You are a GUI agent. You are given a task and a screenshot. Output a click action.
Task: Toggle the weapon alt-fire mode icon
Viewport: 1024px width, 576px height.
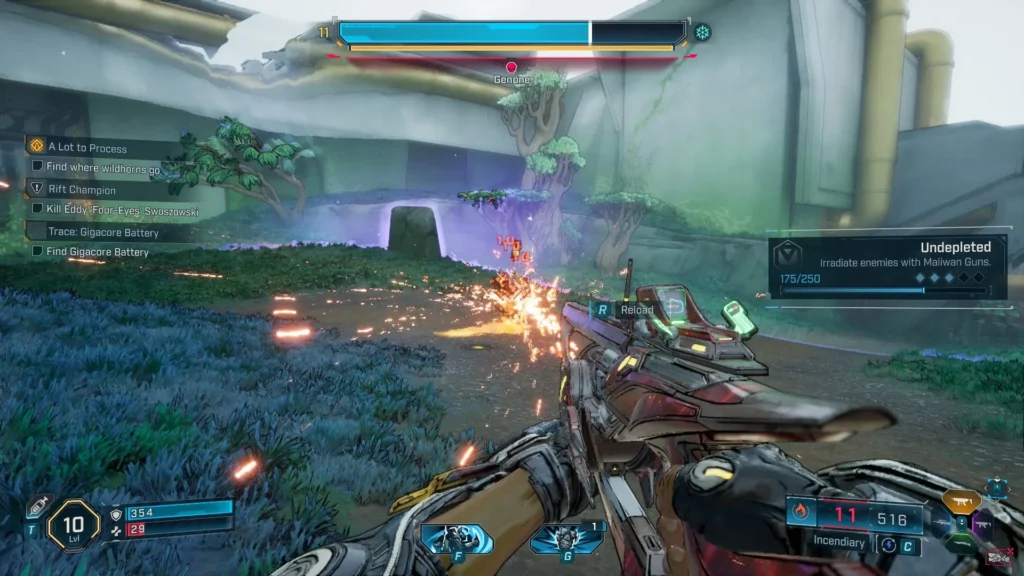(x=886, y=544)
